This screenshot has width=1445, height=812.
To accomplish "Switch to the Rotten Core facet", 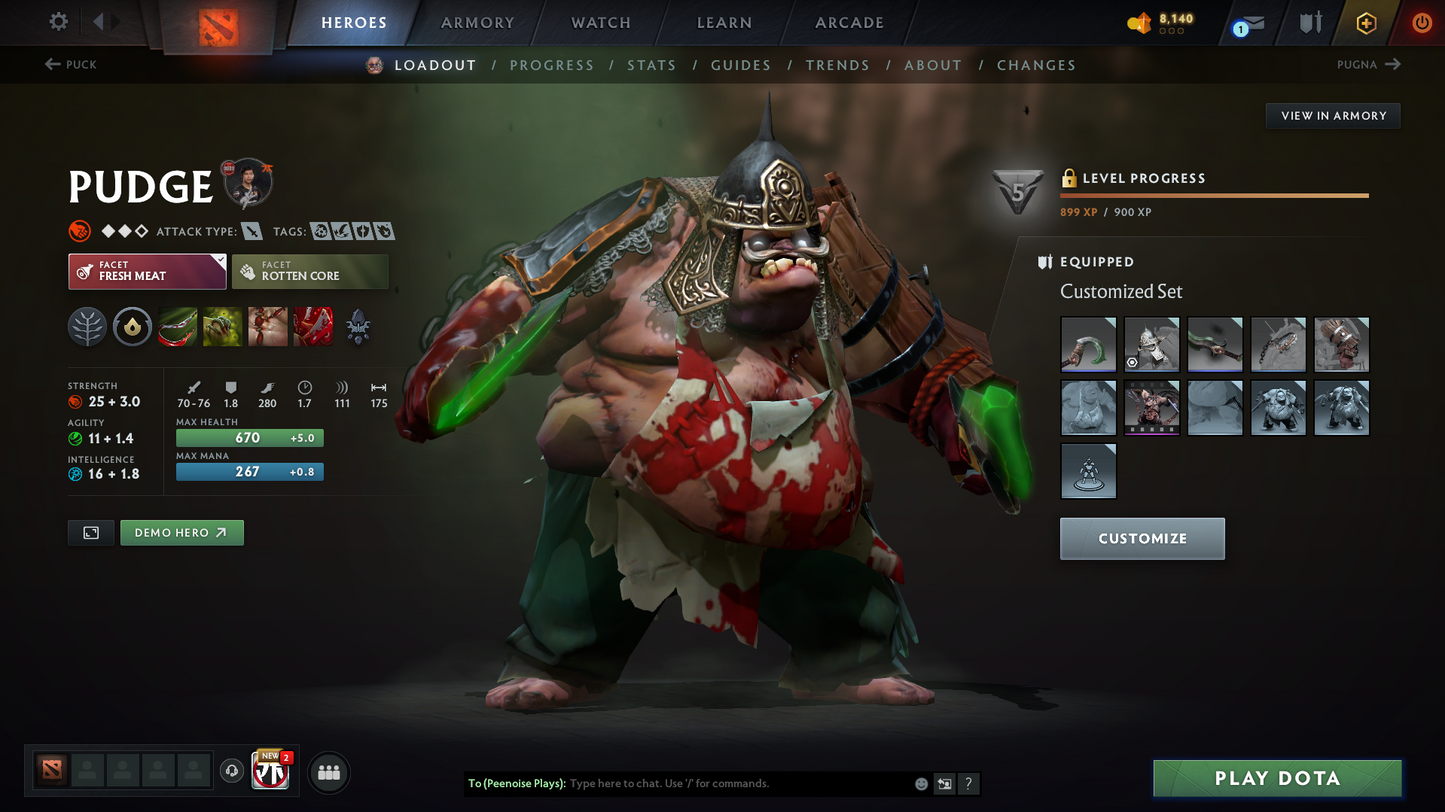I will pos(310,271).
